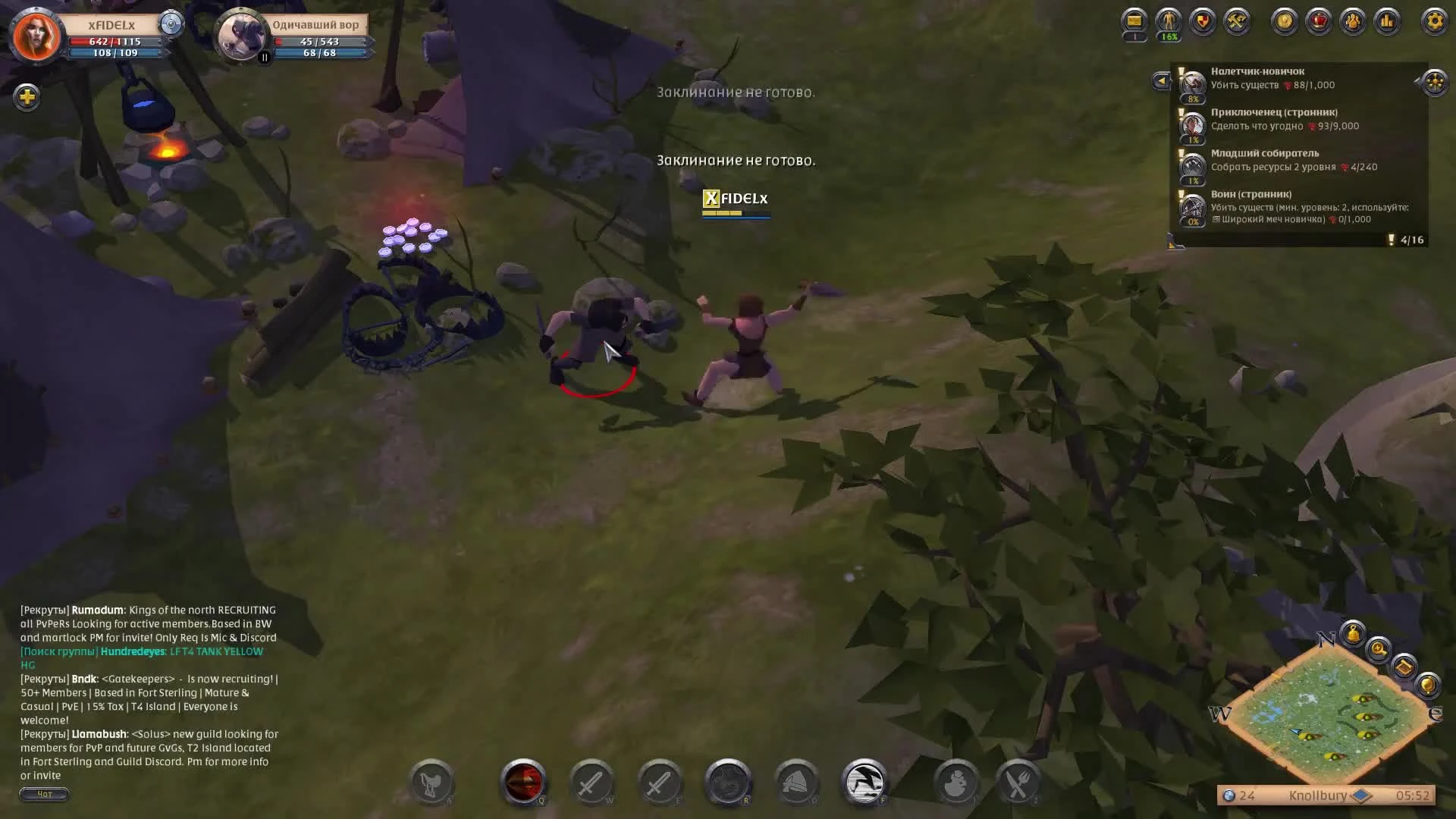This screenshot has width=1456, height=819.
Task: Open the premium crown icon
Action: click(x=1319, y=21)
